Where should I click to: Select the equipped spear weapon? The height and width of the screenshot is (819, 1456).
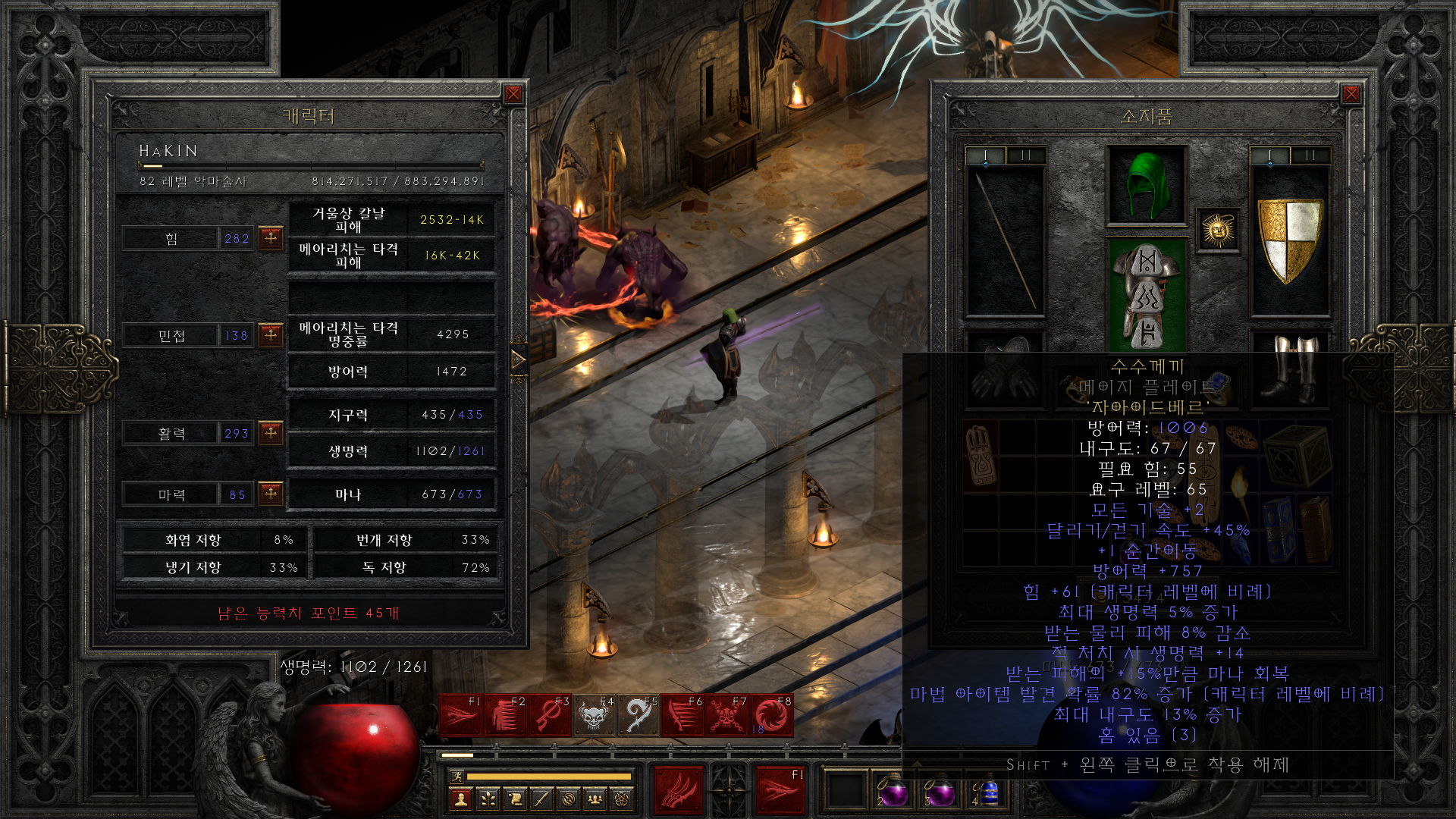tap(1006, 240)
